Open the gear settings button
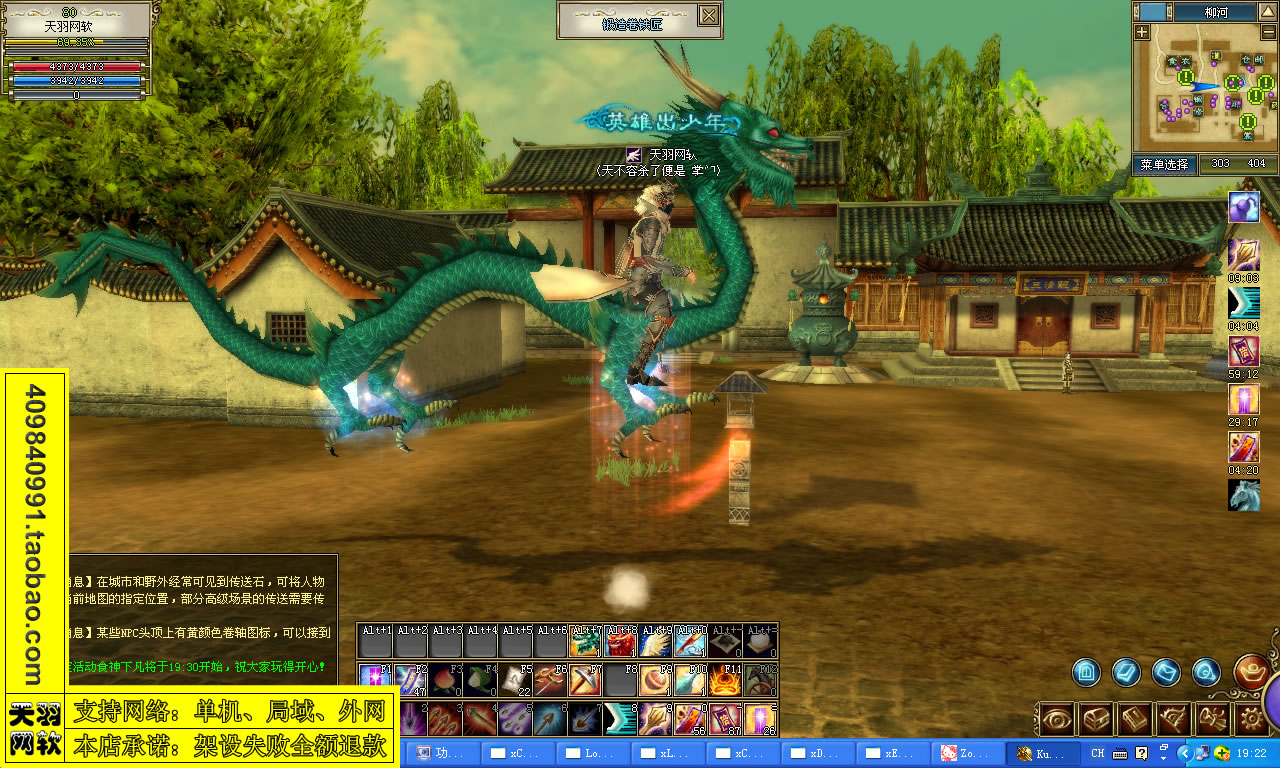 [x=1251, y=718]
